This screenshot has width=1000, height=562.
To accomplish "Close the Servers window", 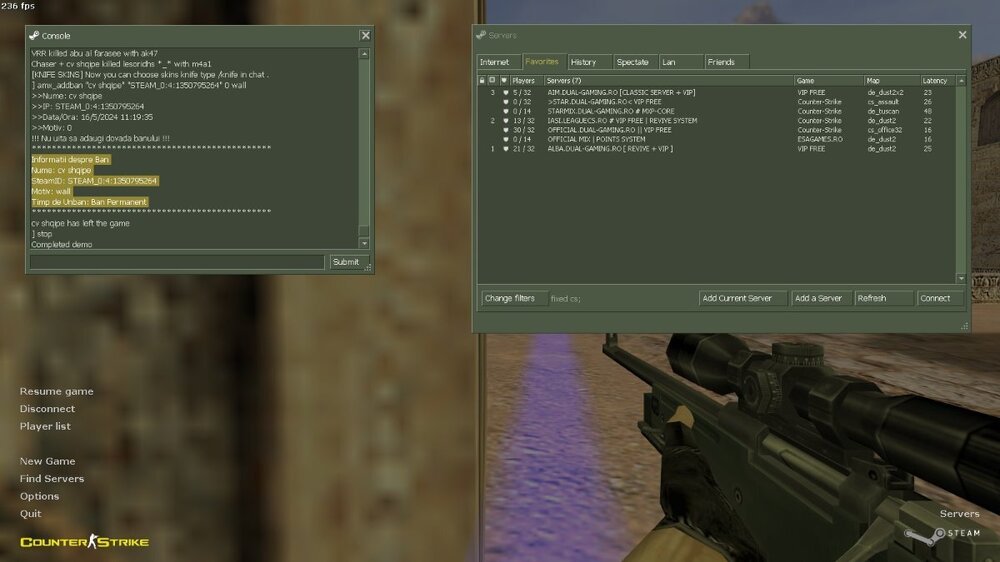I will [962, 35].
